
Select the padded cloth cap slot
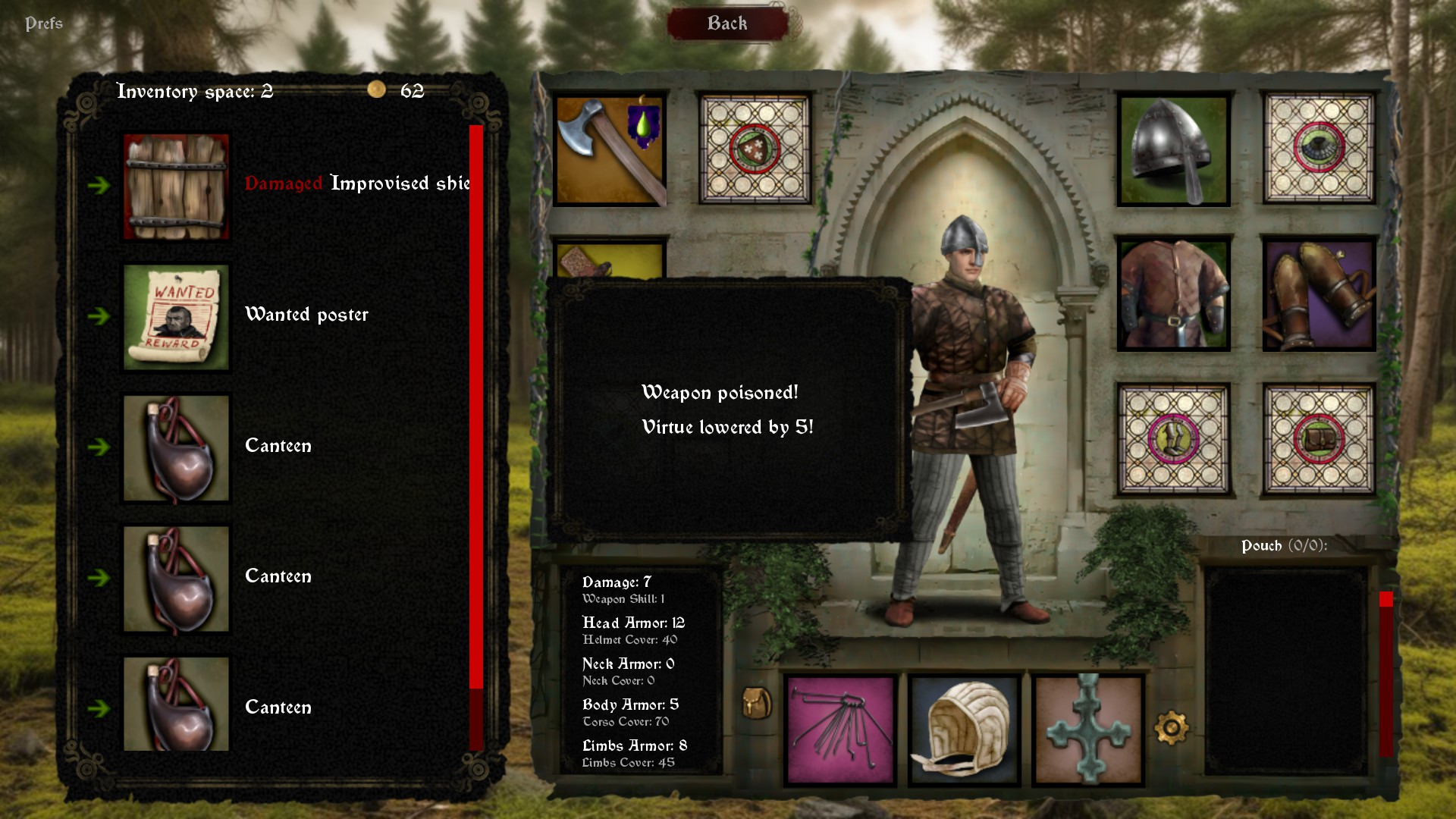point(964,730)
